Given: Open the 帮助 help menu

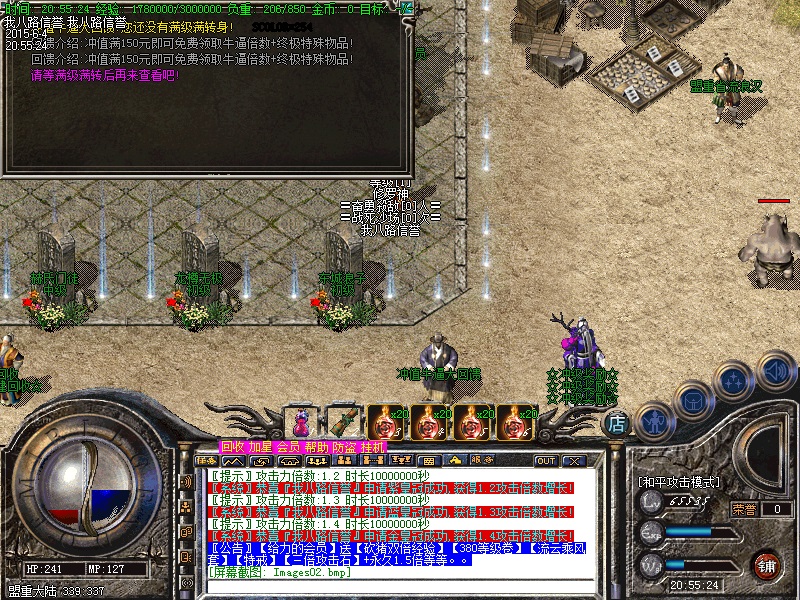Looking at the screenshot, I should pos(316,447).
